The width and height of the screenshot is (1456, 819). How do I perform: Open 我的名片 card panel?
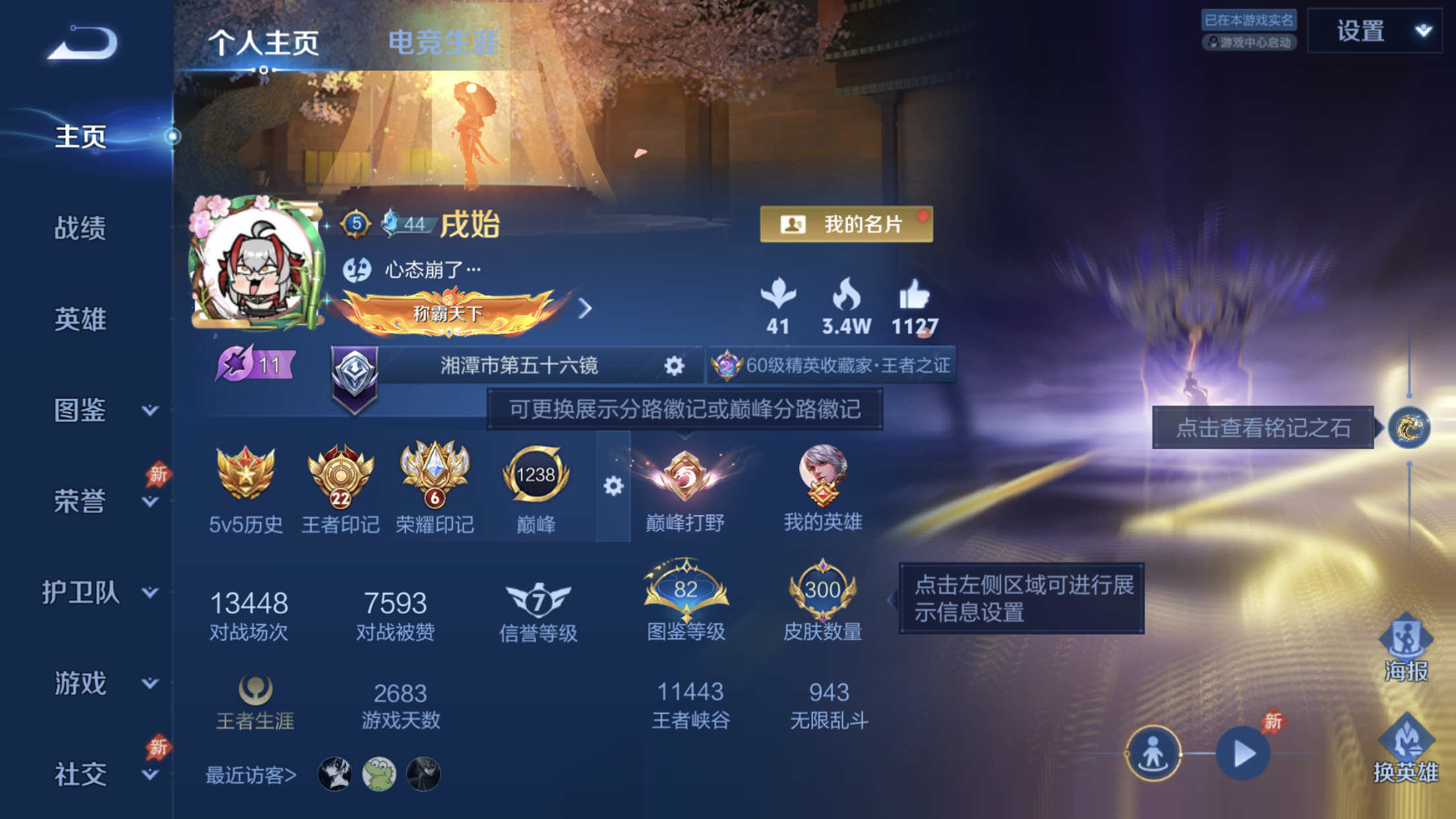tap(846, 224)
